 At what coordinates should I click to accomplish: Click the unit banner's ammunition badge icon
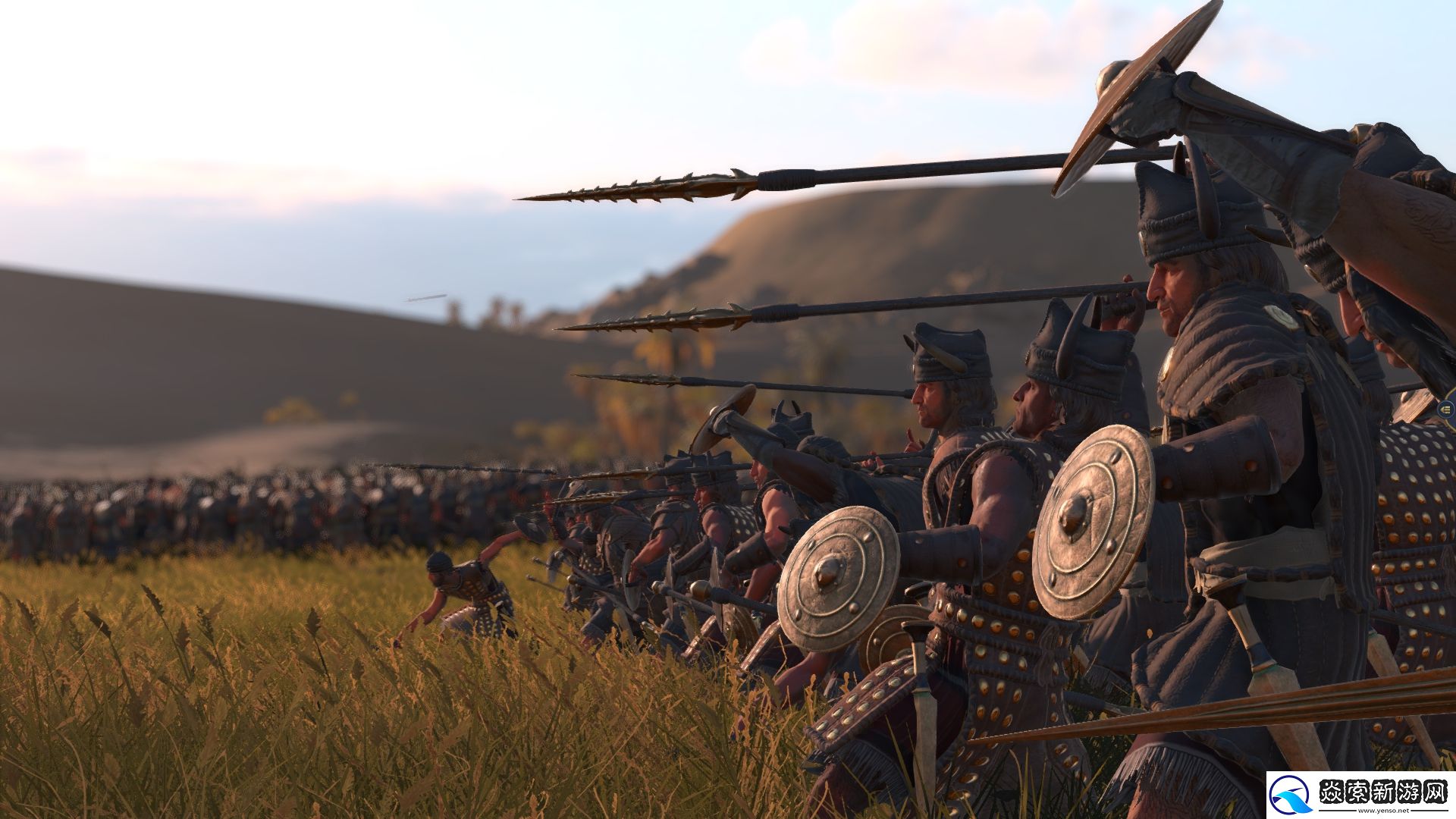[1448, 410]
